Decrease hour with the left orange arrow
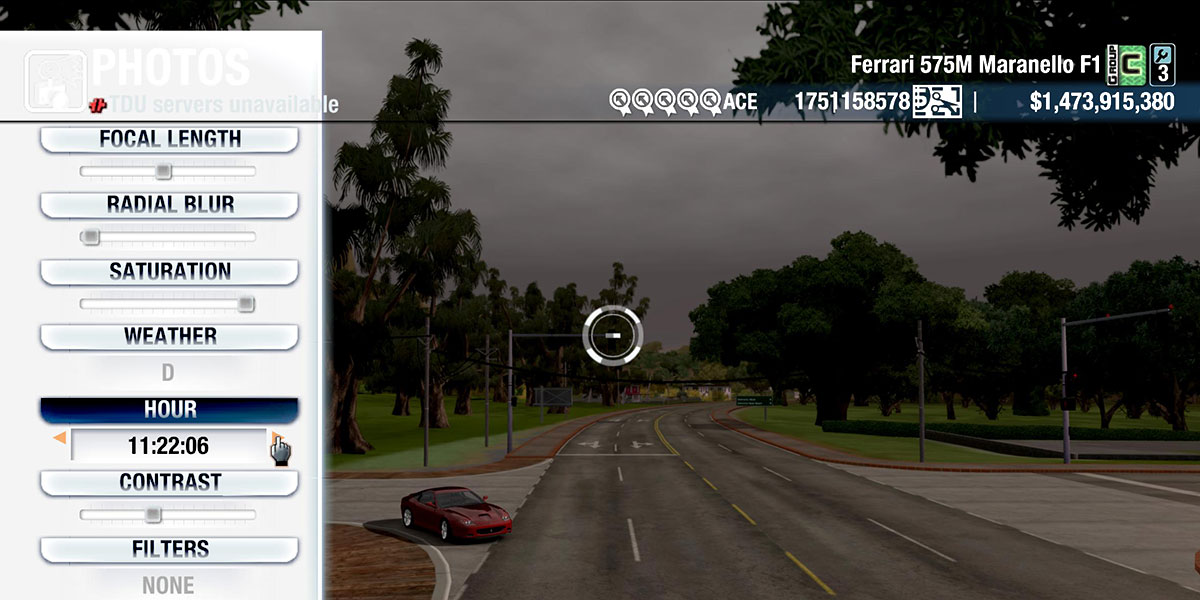This screenshot has width=1200, height=600. click(60, 438)
